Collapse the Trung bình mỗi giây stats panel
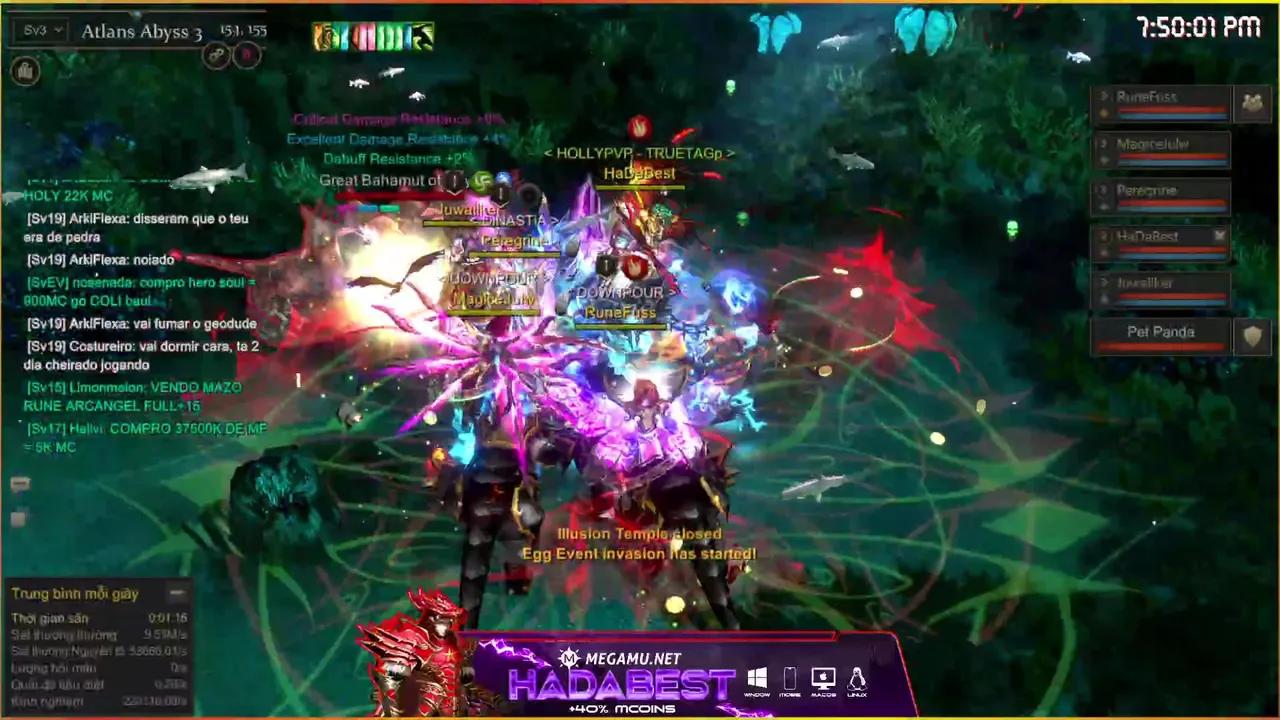 180,592
